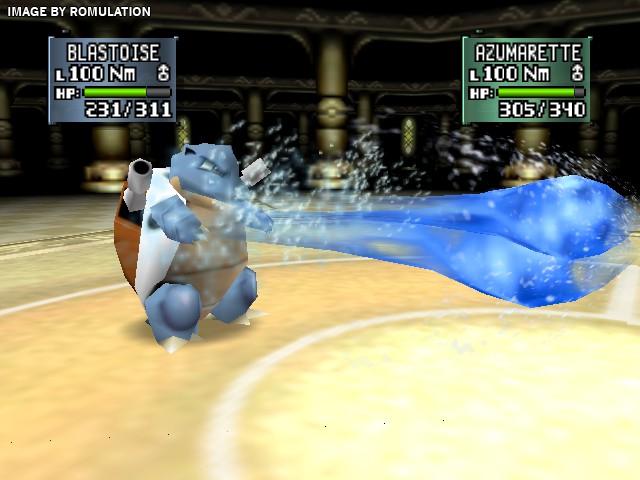Select Blastoise's status panel
Screen dimensions: 640x480
[112, 80]
